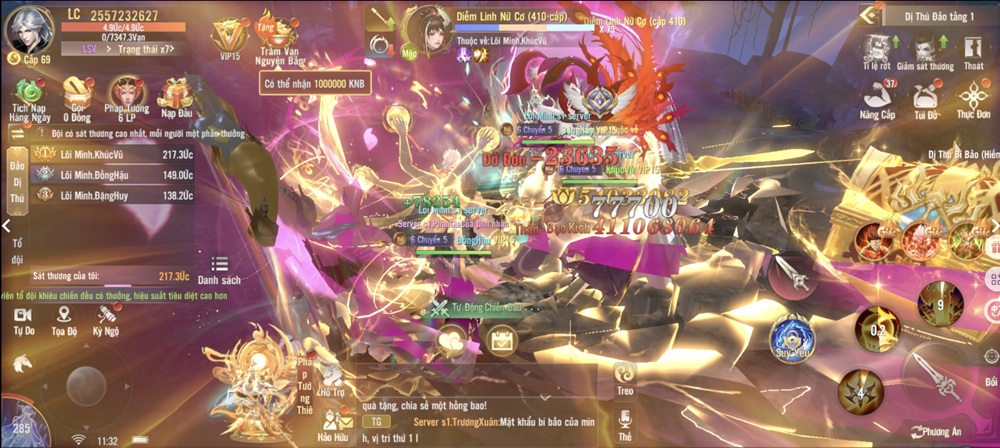This screenshot has height=448, width=1000.
Task: Open the Danh sách ranking list
Action: [218, 268]
